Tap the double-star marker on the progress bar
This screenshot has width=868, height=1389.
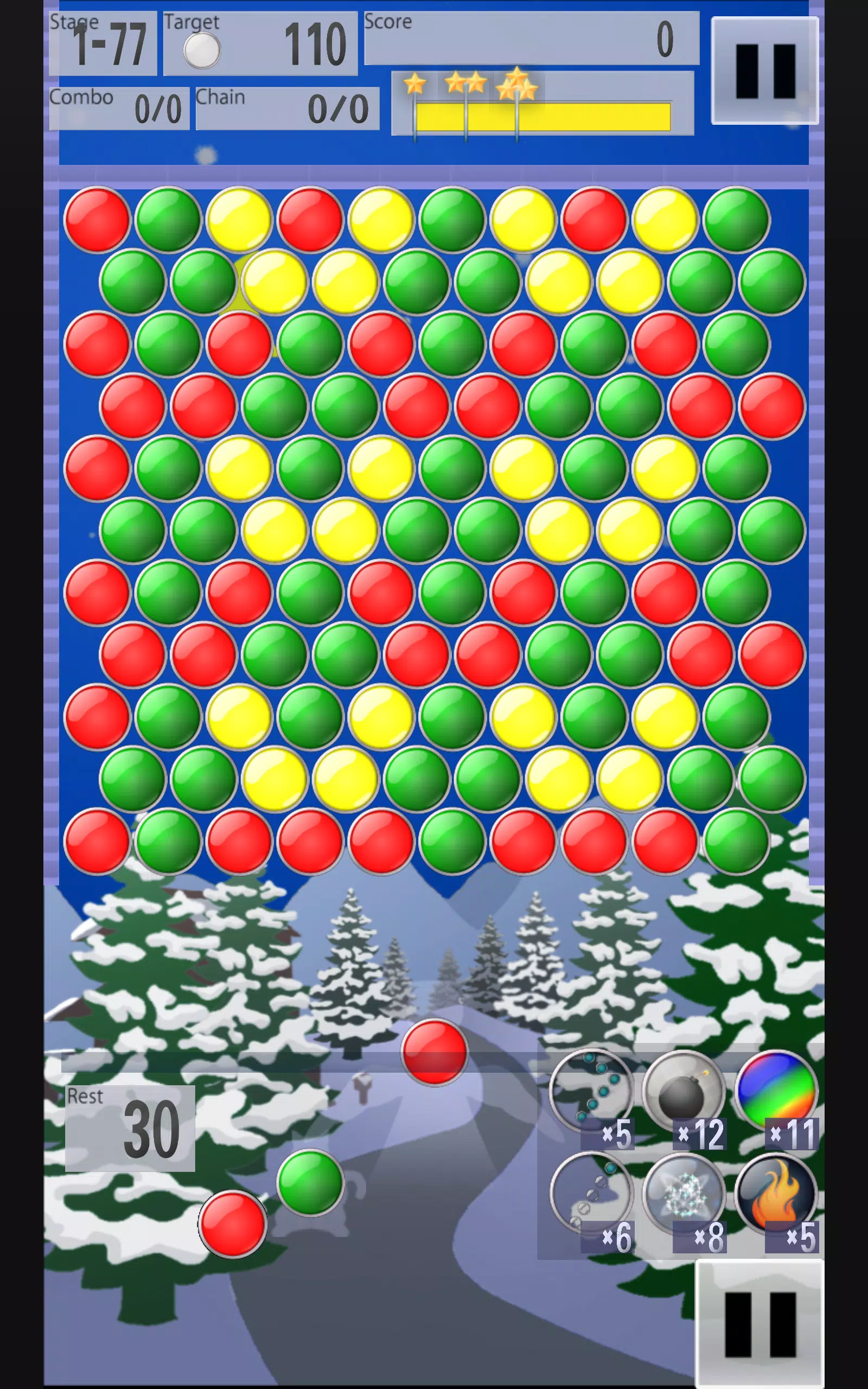tap(466, 82)
